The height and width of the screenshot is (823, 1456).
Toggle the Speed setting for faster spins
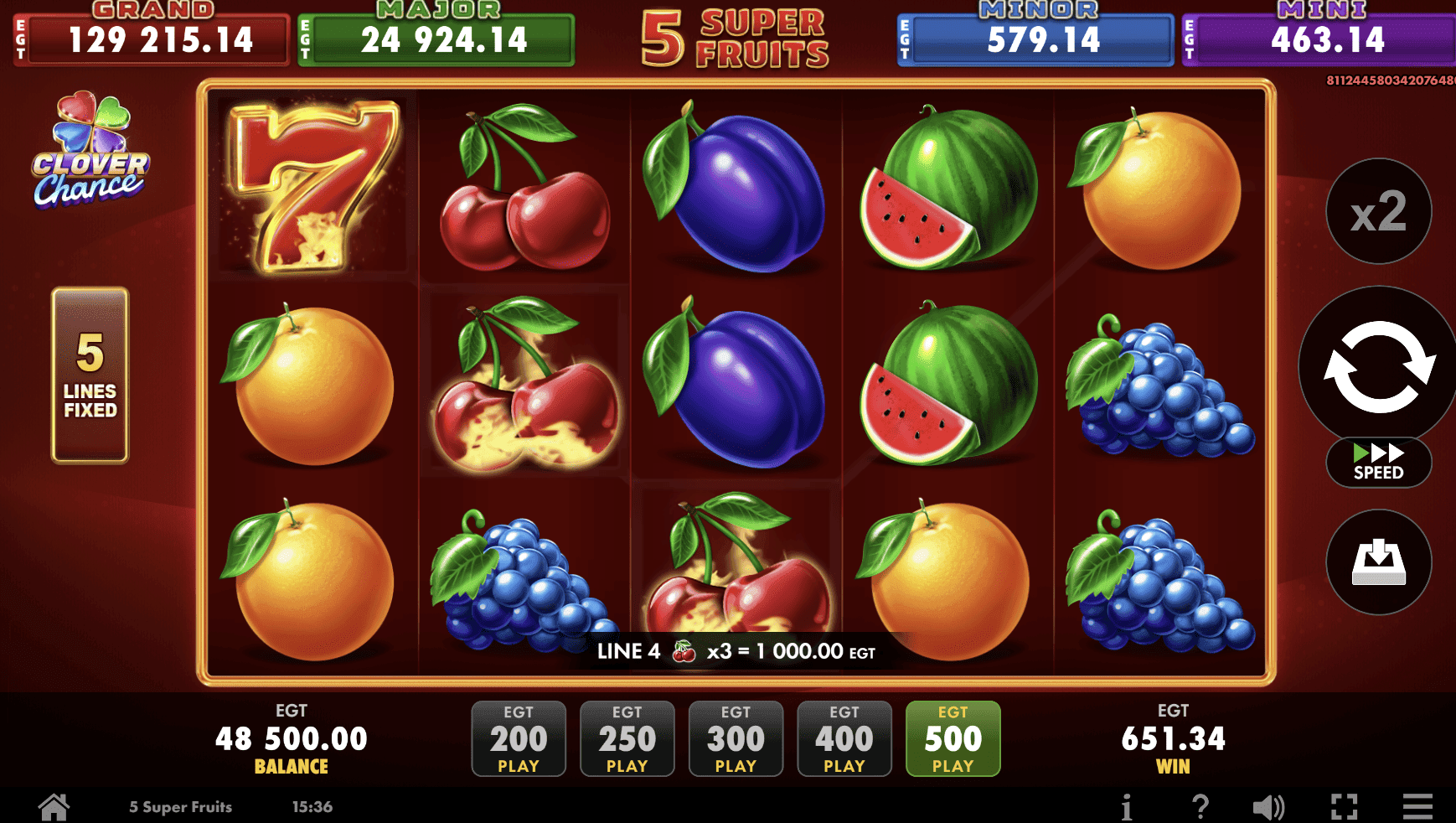[1378, 462]
